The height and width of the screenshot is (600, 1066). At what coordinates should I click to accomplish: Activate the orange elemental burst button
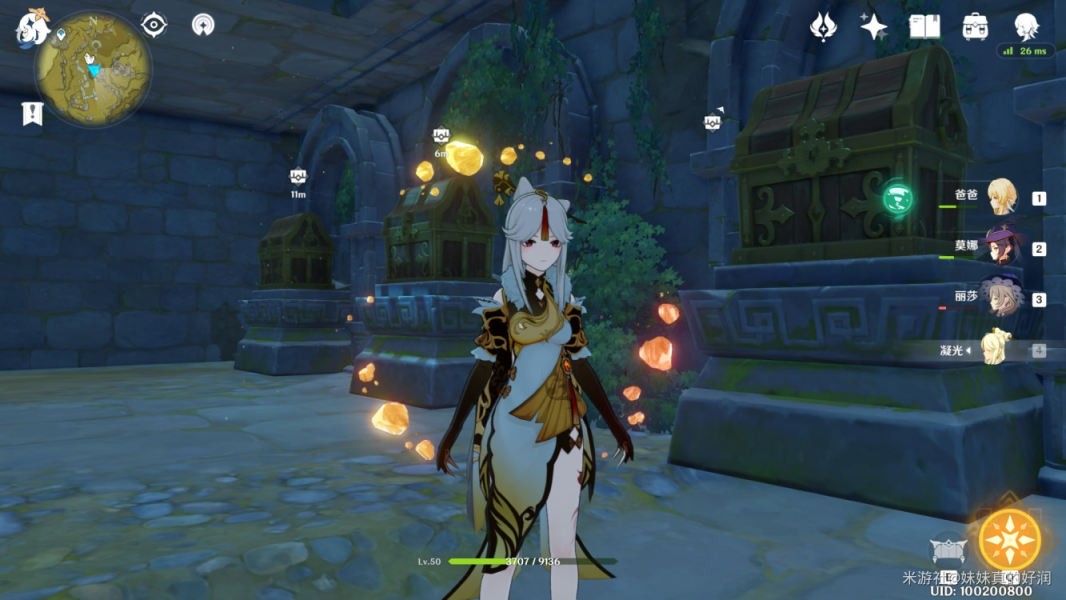(1009, 540)
